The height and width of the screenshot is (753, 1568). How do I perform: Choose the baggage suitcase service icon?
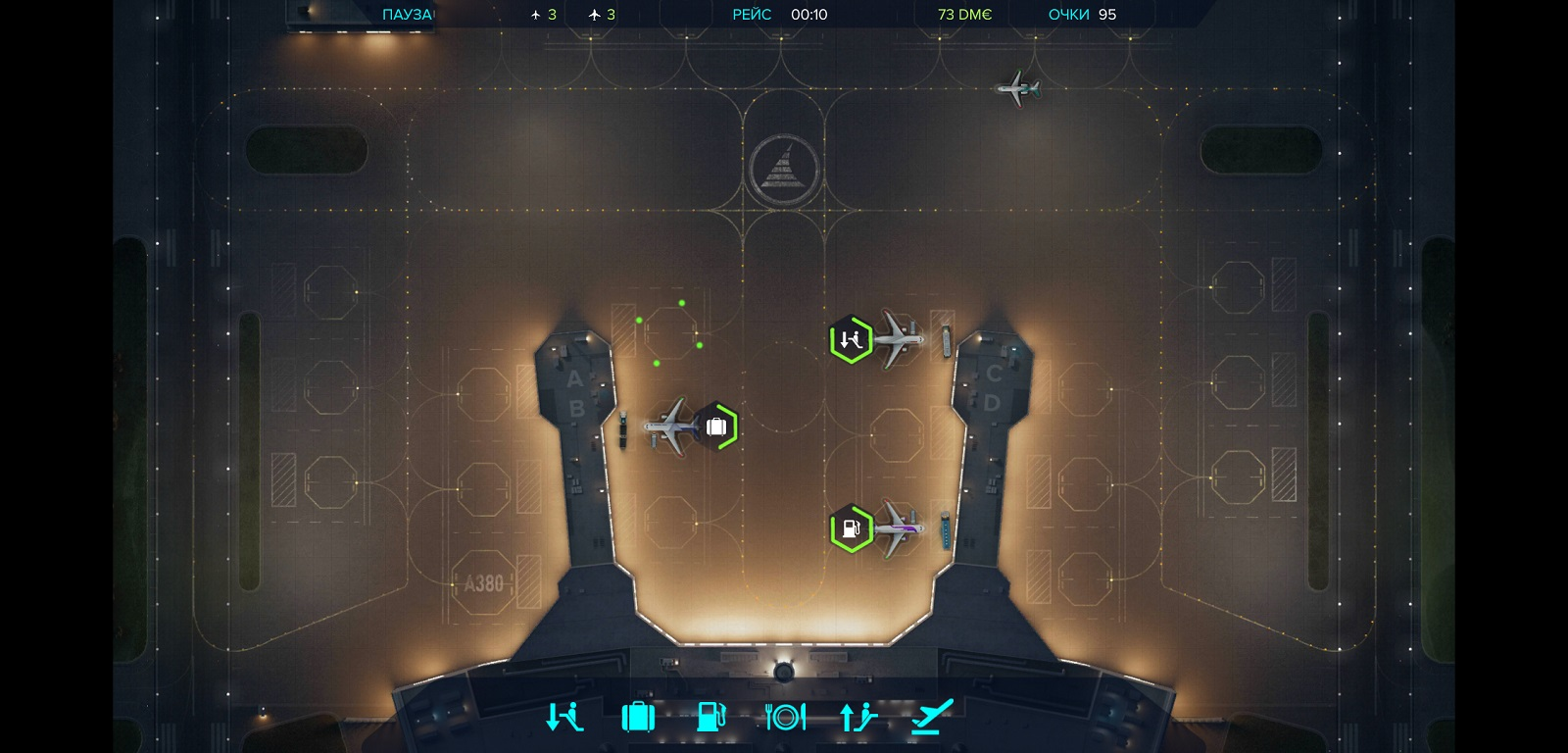[638, 717]
